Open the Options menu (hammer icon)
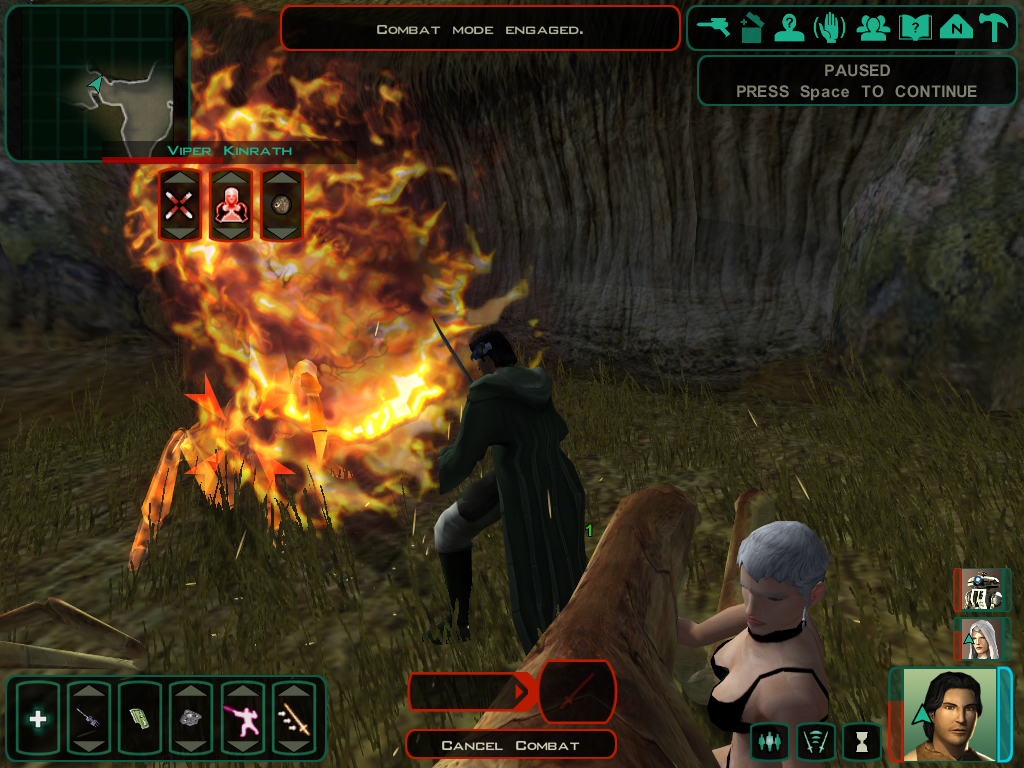The height and width of the screenshot is (768, 1024). pos(993,28)
